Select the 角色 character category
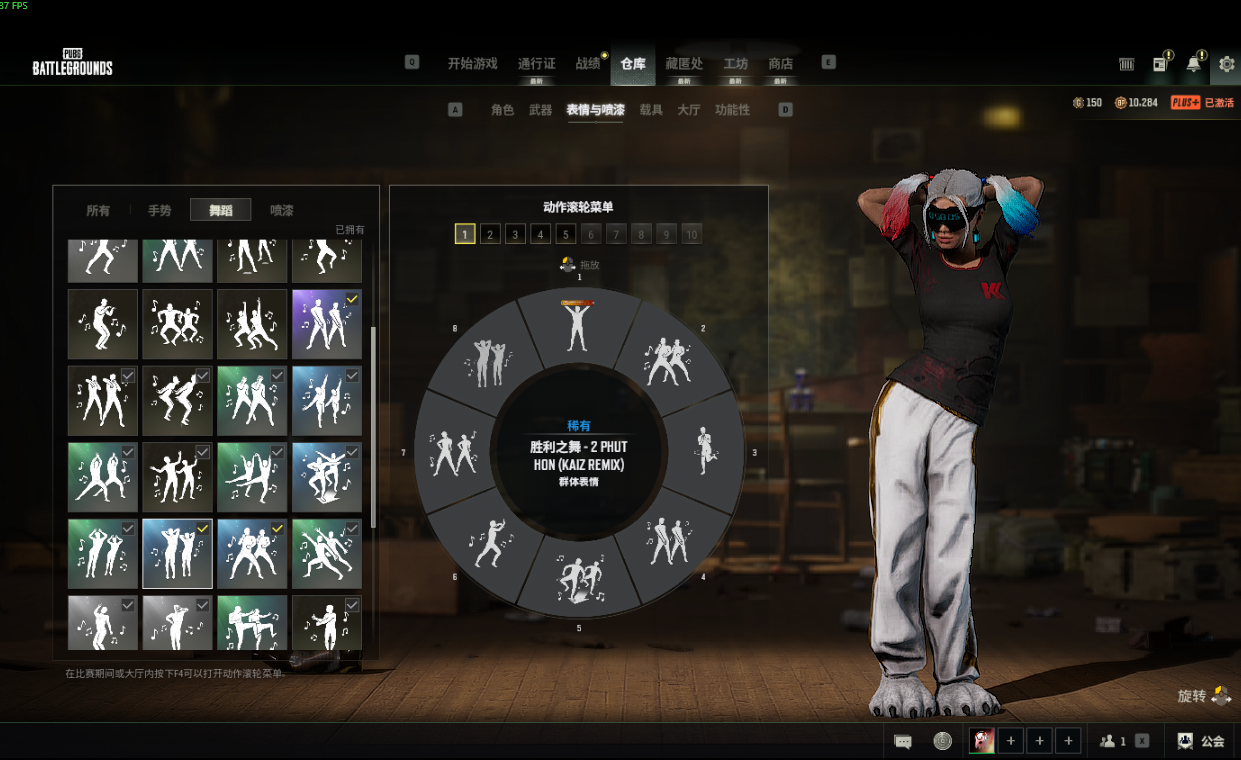 [502, 110]
